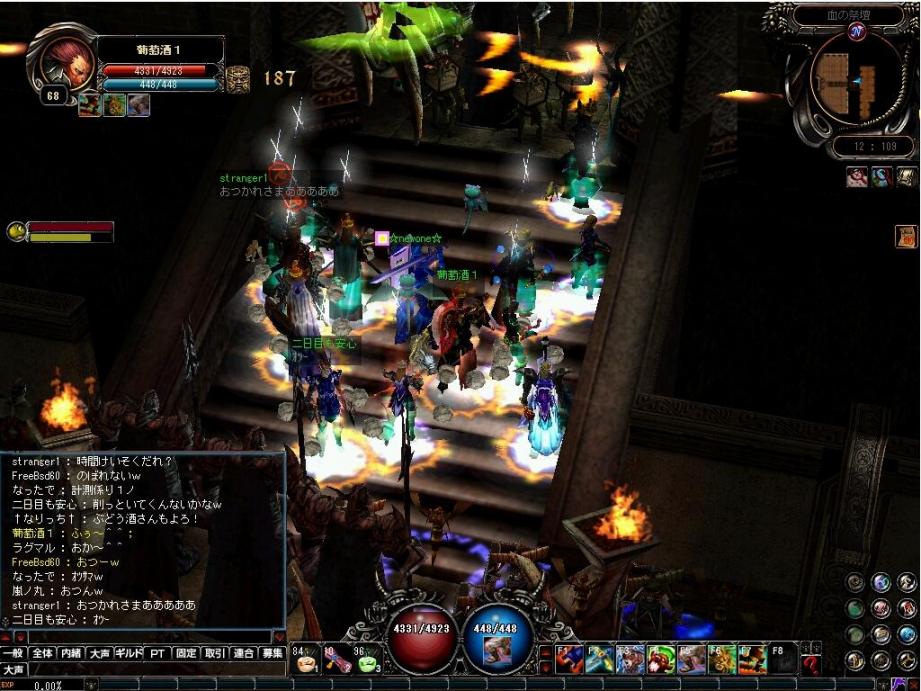Viewport: 921px width, 691px height.
Task: Use the bun food item in slot 1
Action: click(x=307, y=661)
